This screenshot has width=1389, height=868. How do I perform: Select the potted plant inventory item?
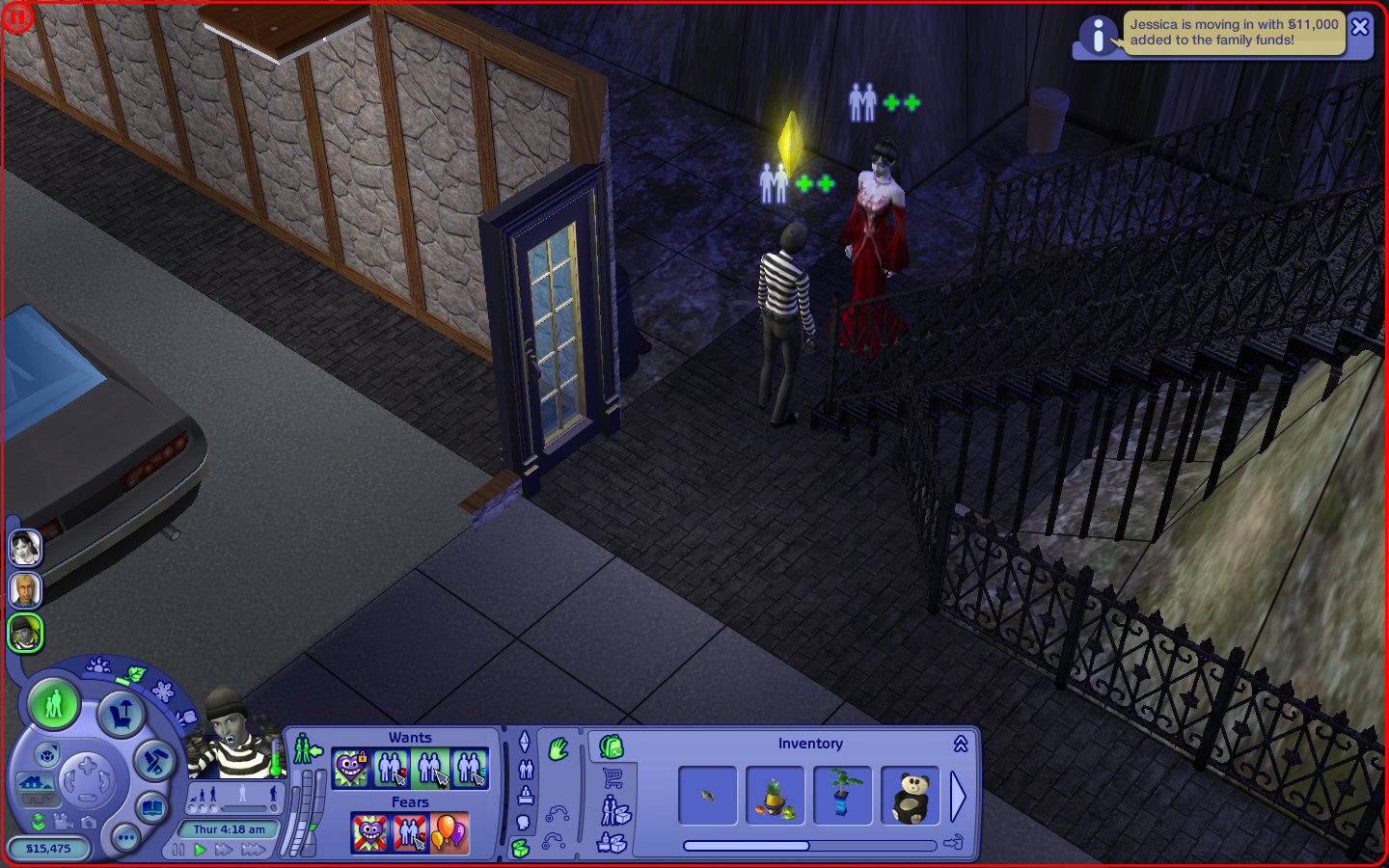[x=842, y=796]
